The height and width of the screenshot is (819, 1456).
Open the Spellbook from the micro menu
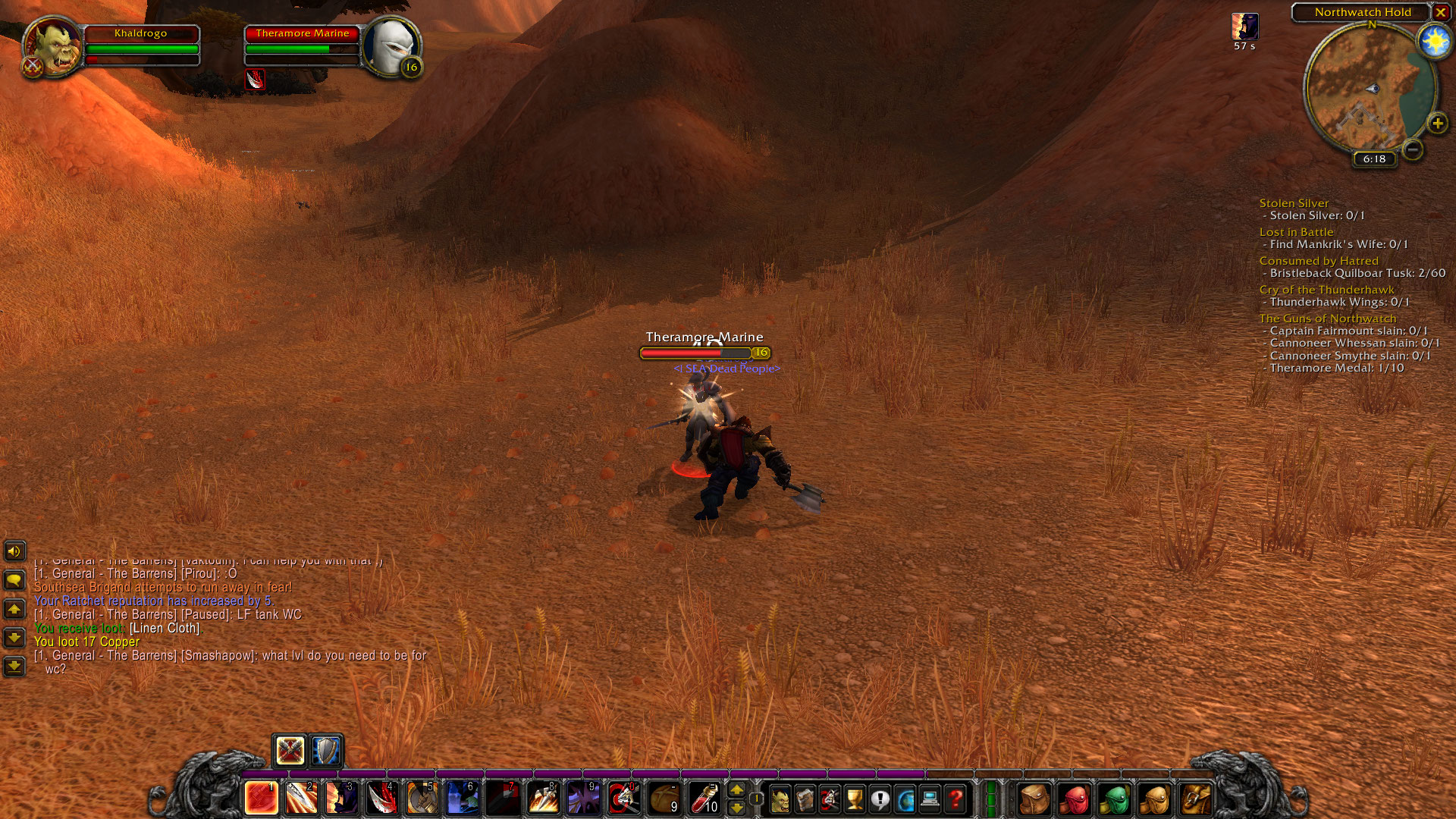805,800
